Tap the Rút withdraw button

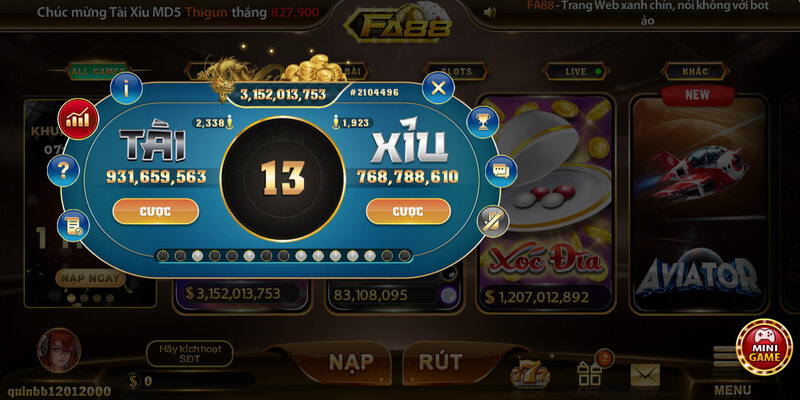coord(440,362)
